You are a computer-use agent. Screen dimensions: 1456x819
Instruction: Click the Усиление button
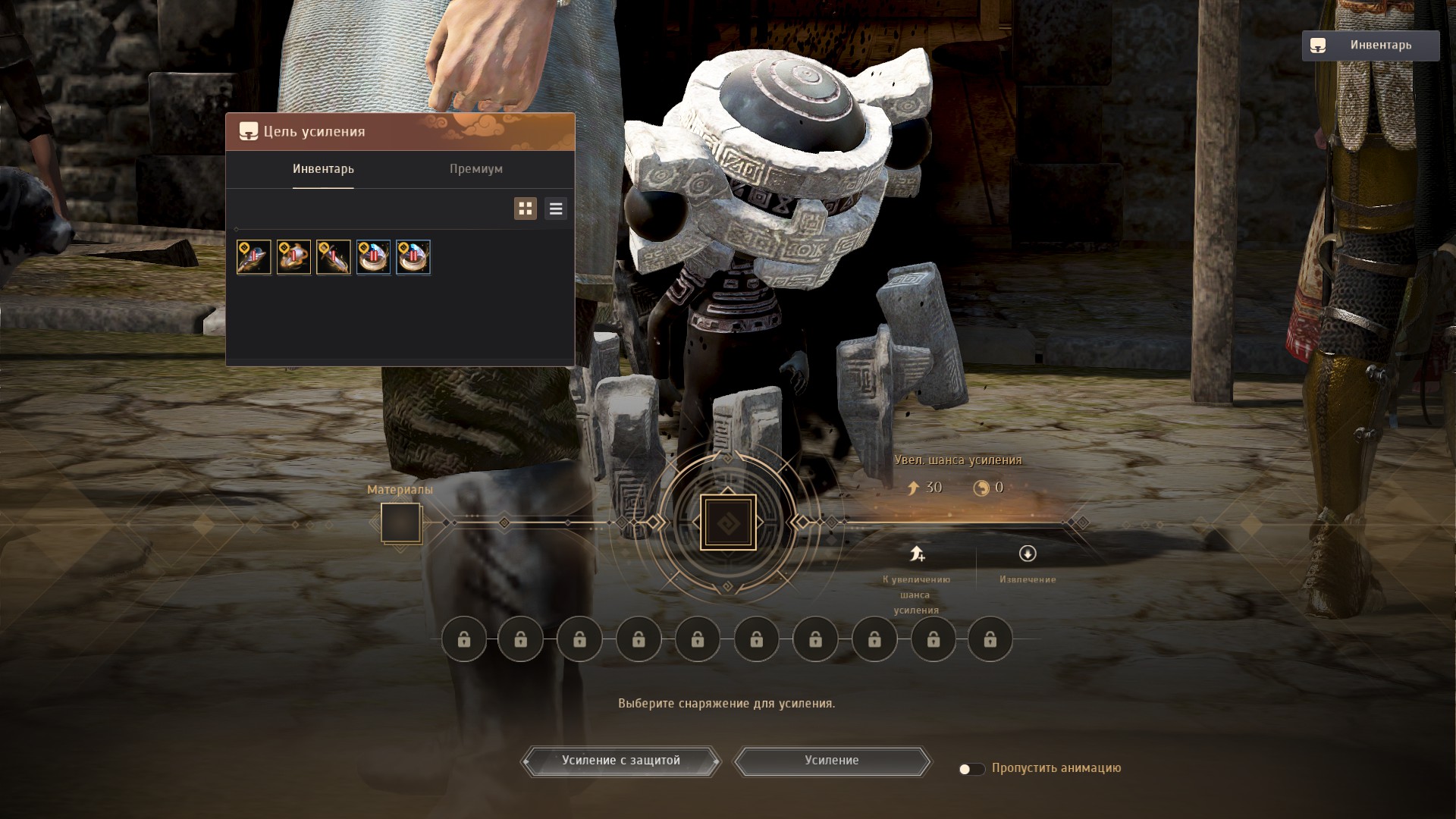point(832,761)
